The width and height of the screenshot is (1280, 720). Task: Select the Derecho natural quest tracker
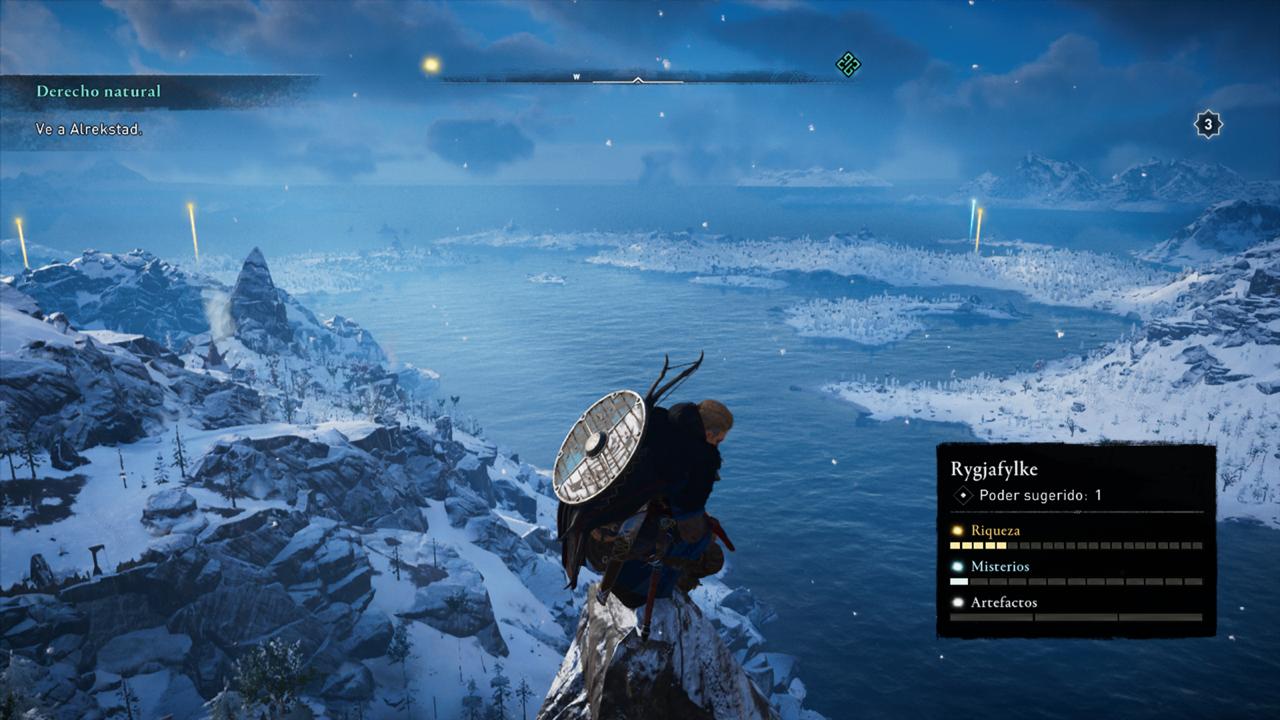point(98,91)
